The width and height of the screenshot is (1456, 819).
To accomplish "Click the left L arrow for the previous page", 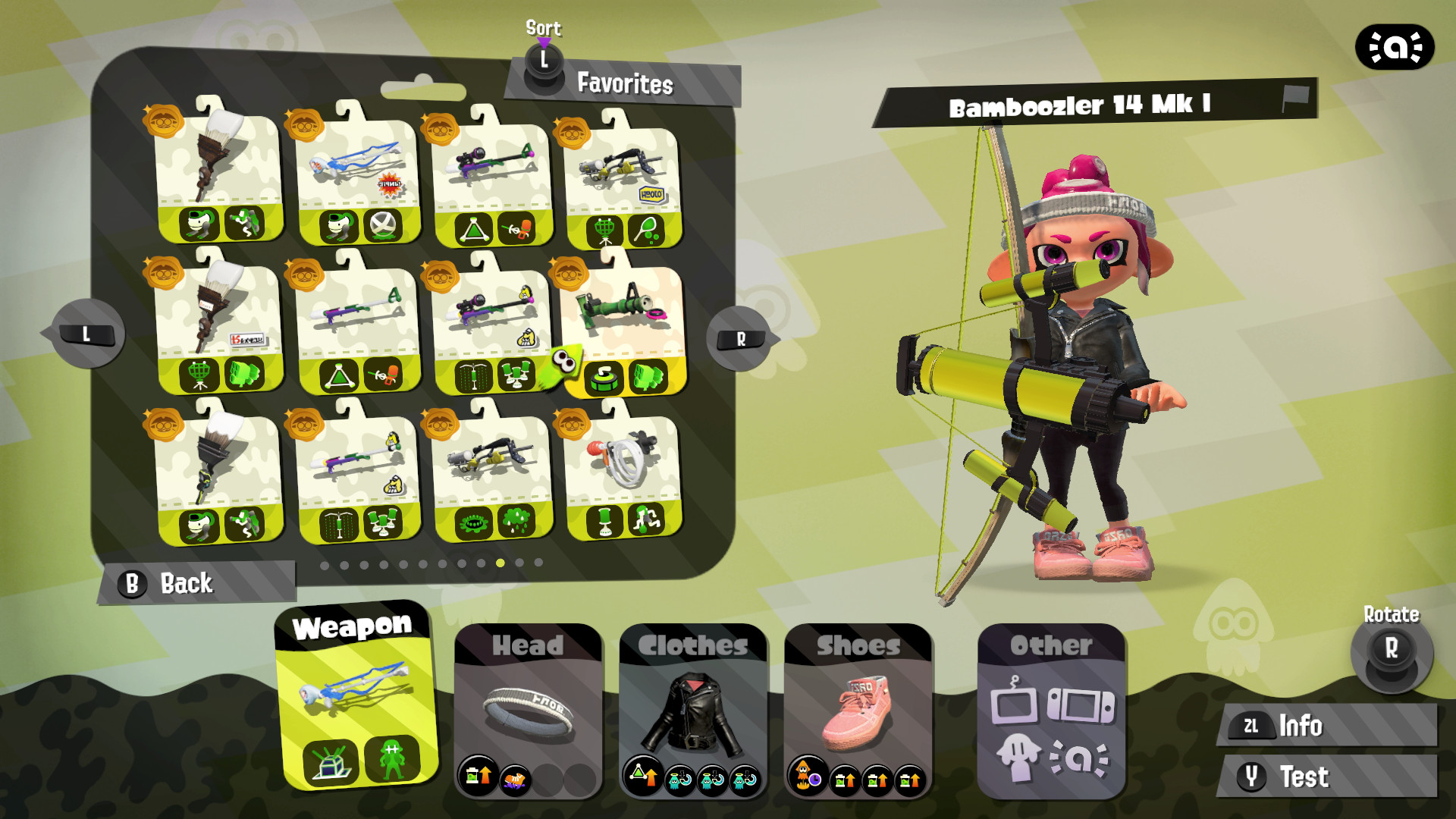I will (86, 334).
